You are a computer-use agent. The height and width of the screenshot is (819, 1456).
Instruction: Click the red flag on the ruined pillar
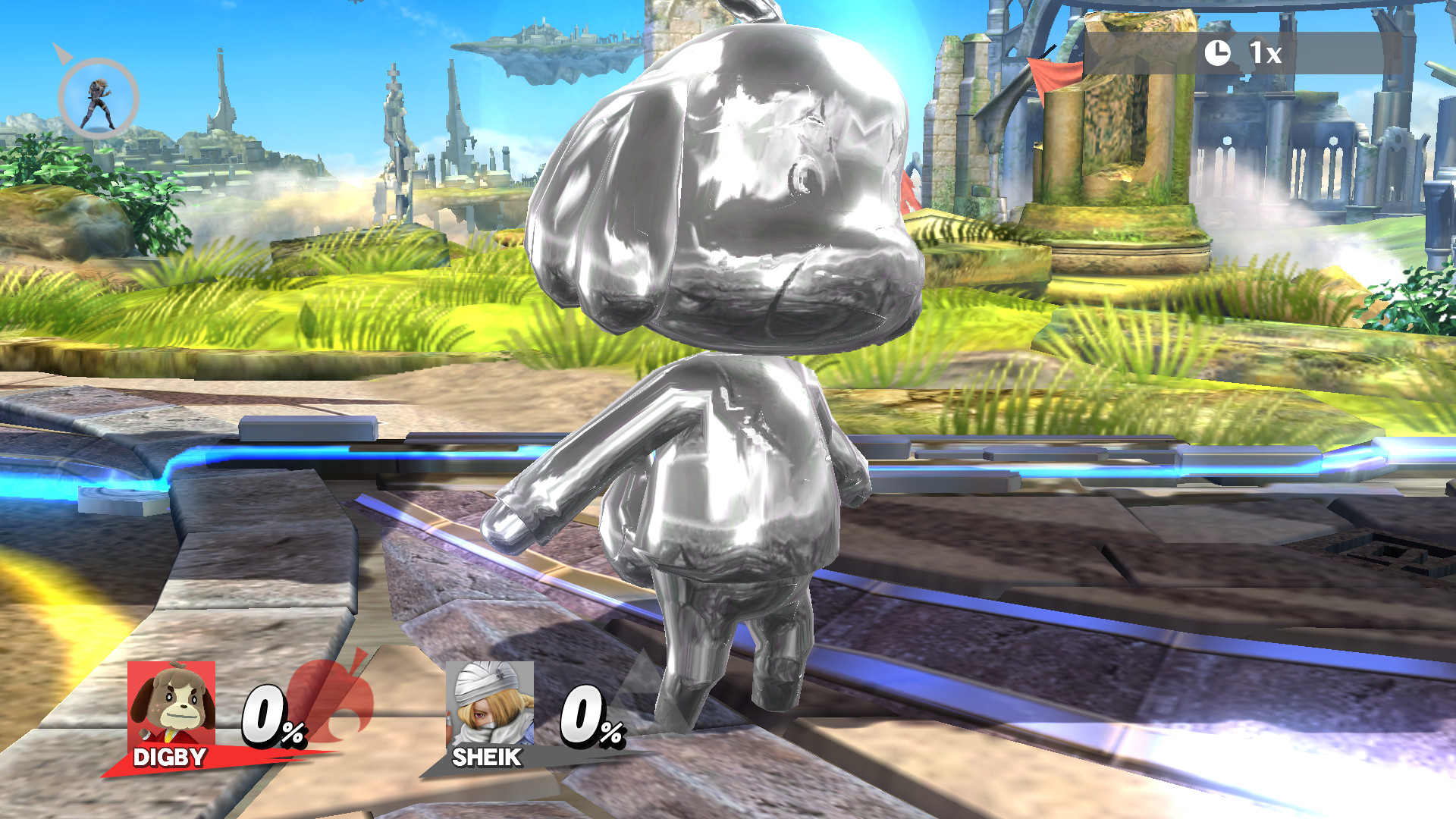1054,76
